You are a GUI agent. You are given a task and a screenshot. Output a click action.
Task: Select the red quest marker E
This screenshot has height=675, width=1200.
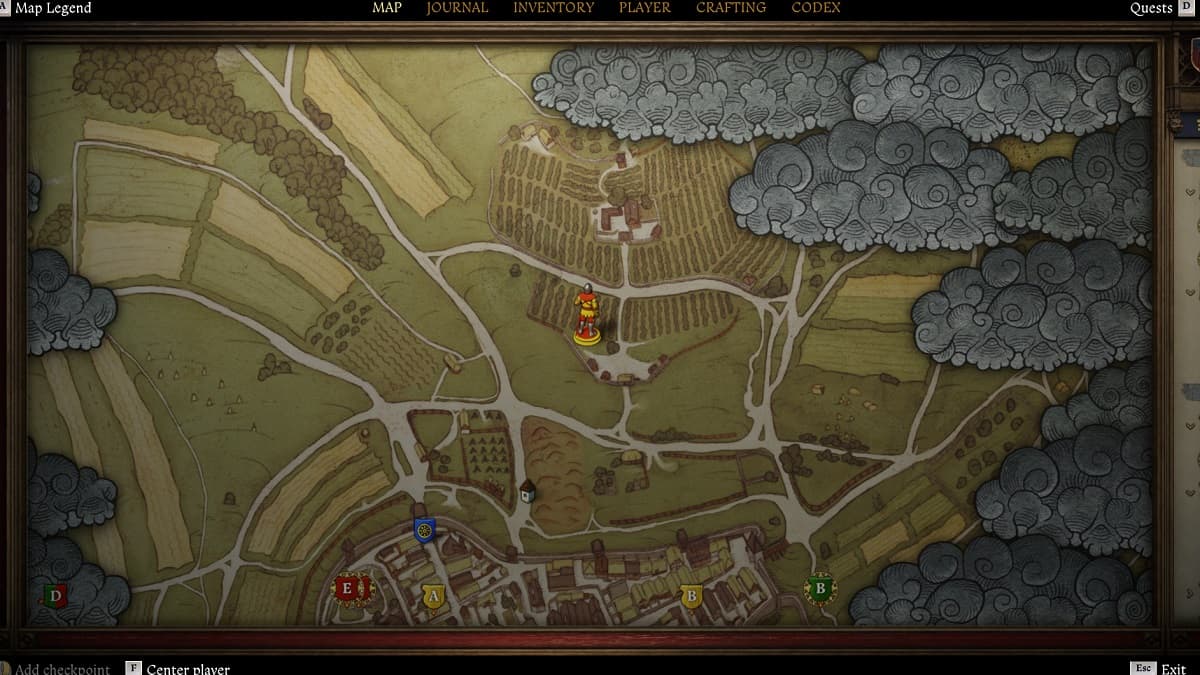[x=348, y=589]
